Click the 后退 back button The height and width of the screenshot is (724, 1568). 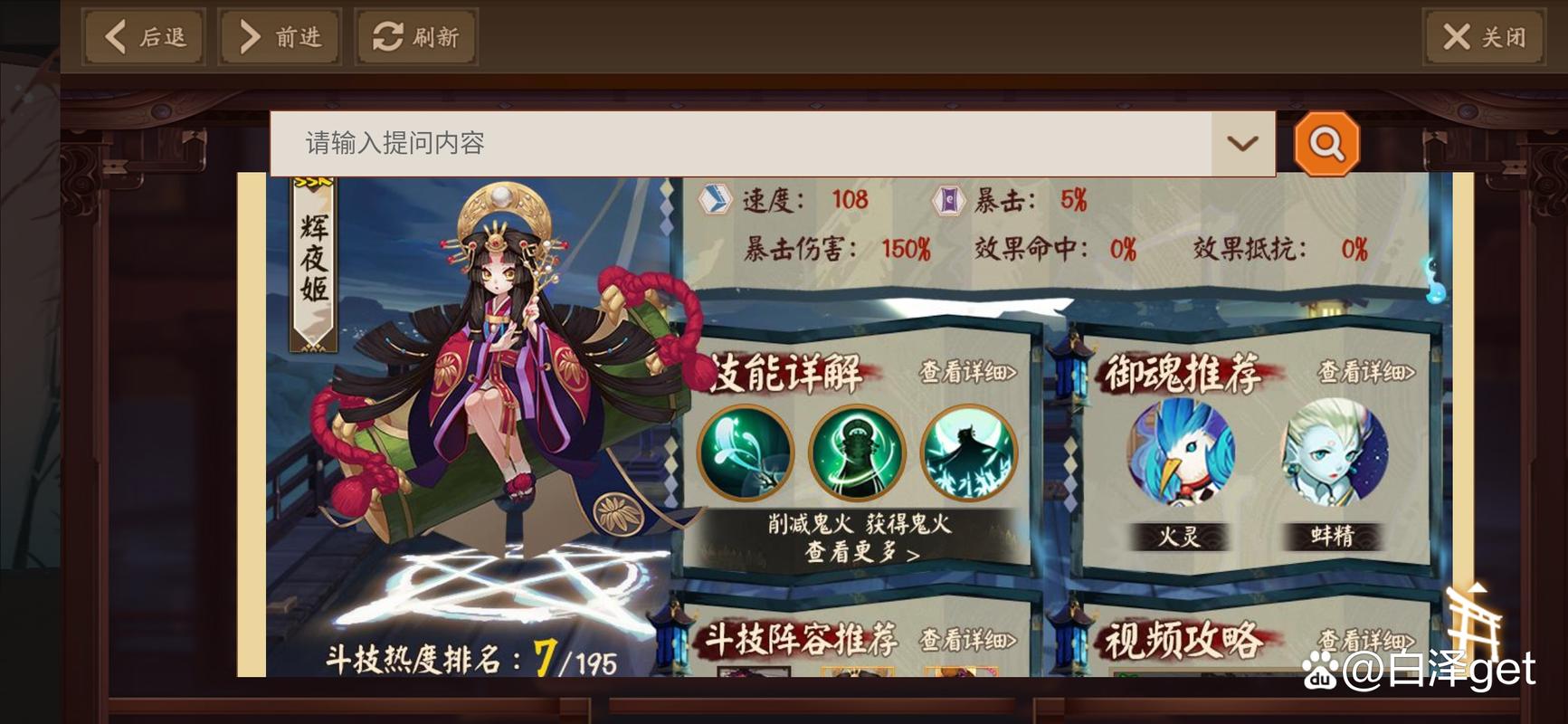(142, 35)
